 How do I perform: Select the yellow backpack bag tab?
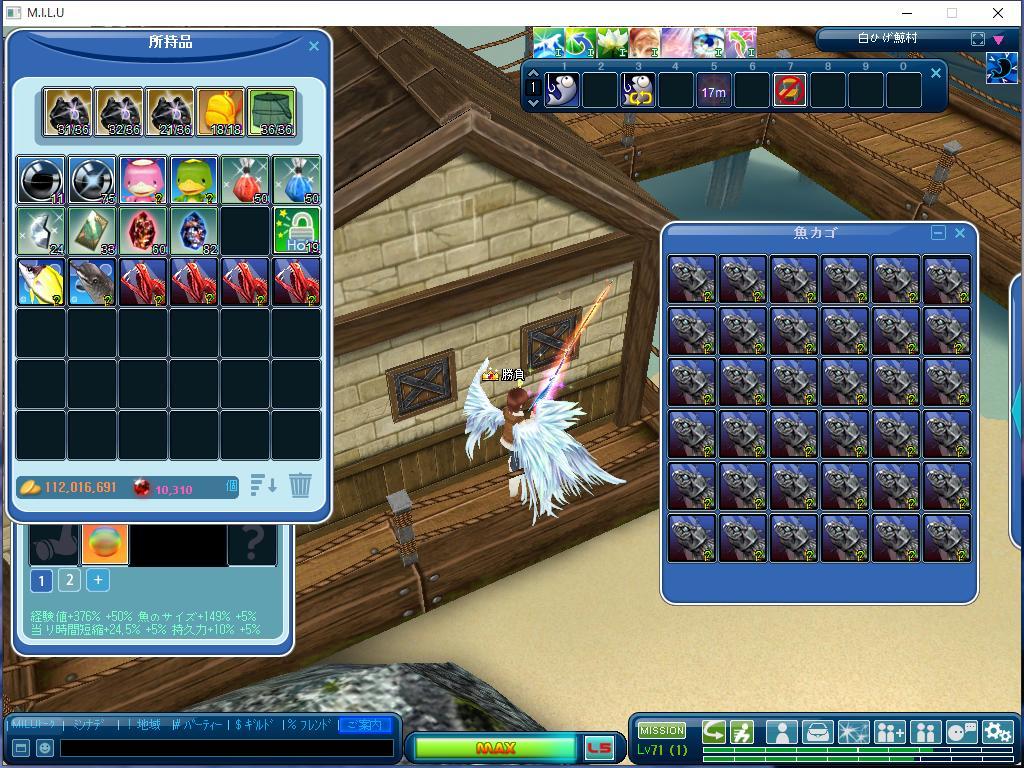(x=220, y=112)
